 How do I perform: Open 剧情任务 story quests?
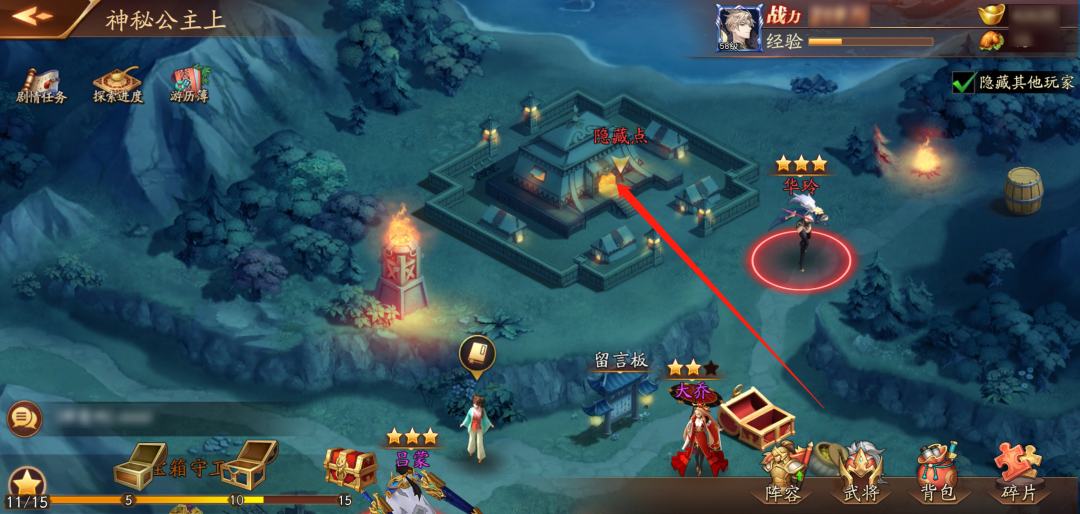pyautogui.click(x=41, y=85)
